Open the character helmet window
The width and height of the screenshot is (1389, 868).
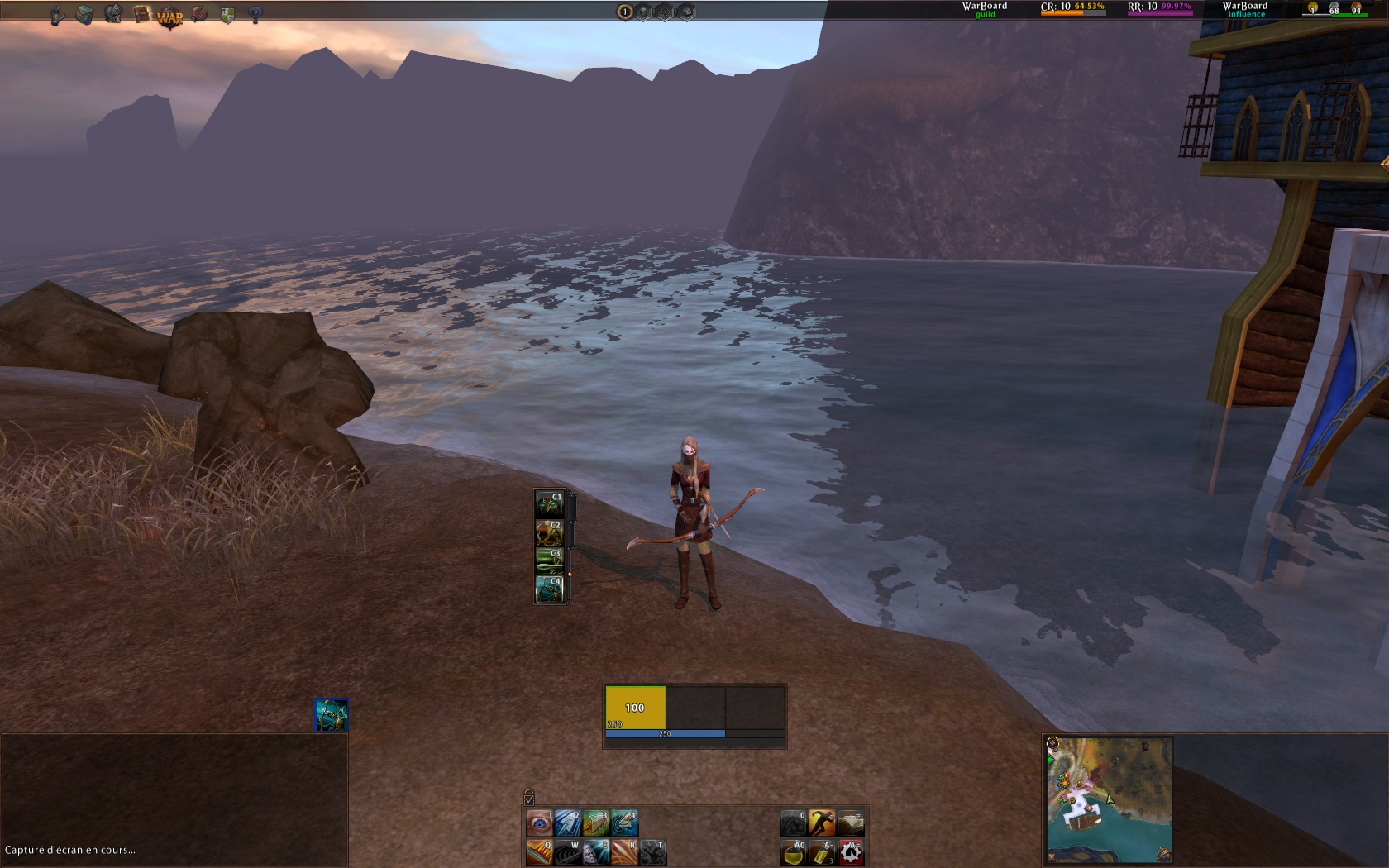(113, 14)
